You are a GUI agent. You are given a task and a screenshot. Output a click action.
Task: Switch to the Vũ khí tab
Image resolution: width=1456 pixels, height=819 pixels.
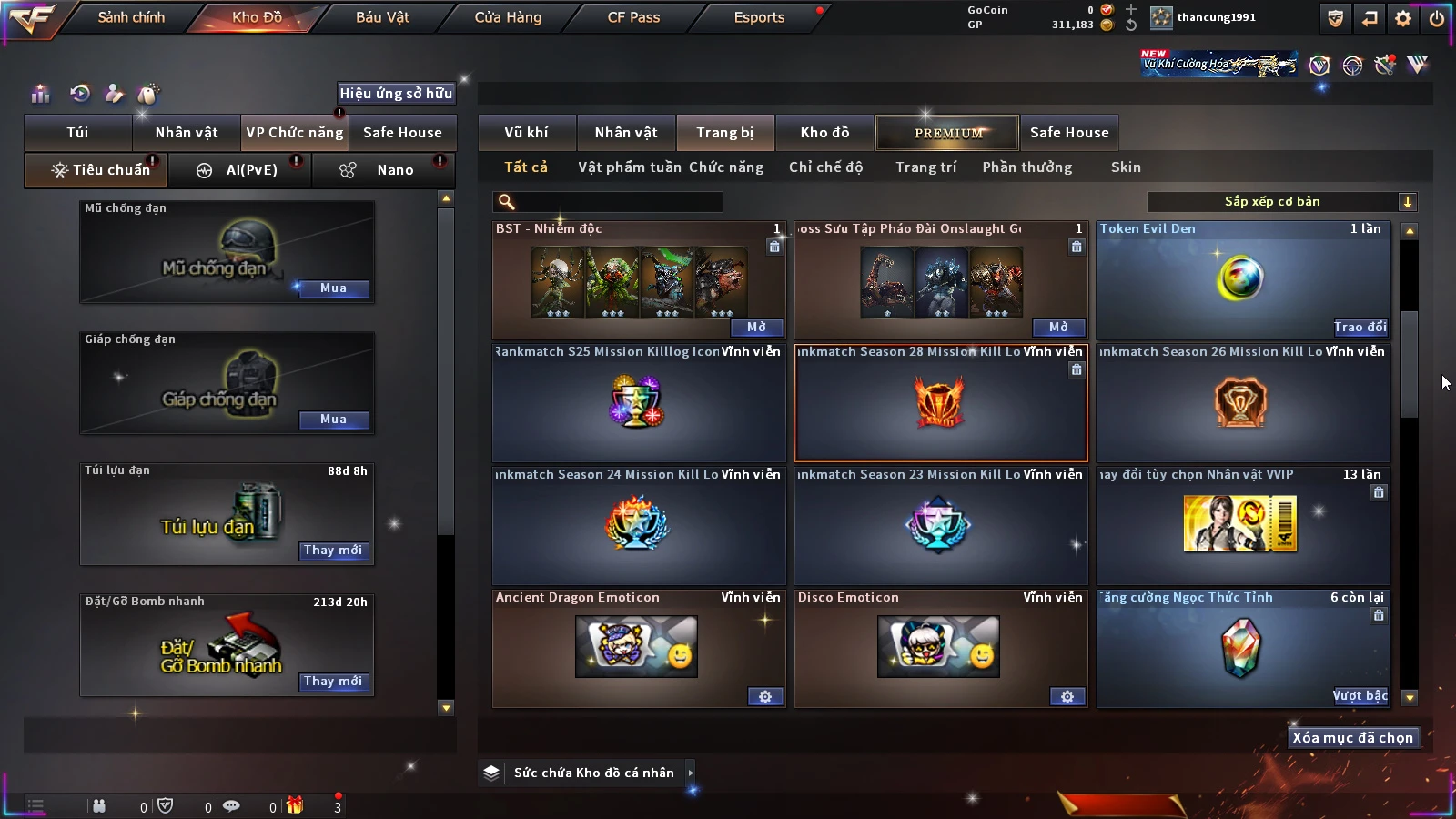(x=526, y=133)
